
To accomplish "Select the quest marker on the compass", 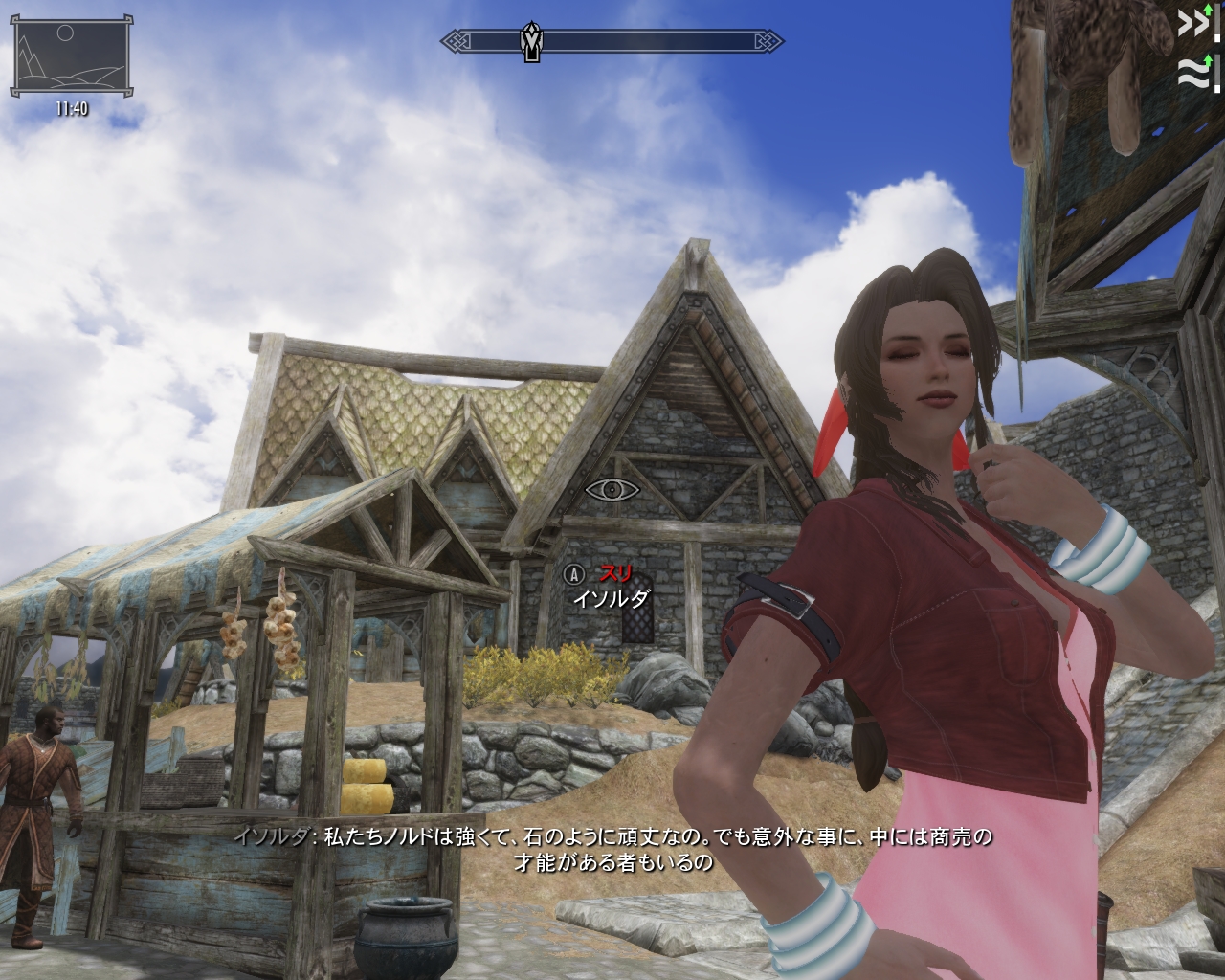I will (x=532, y=41).
